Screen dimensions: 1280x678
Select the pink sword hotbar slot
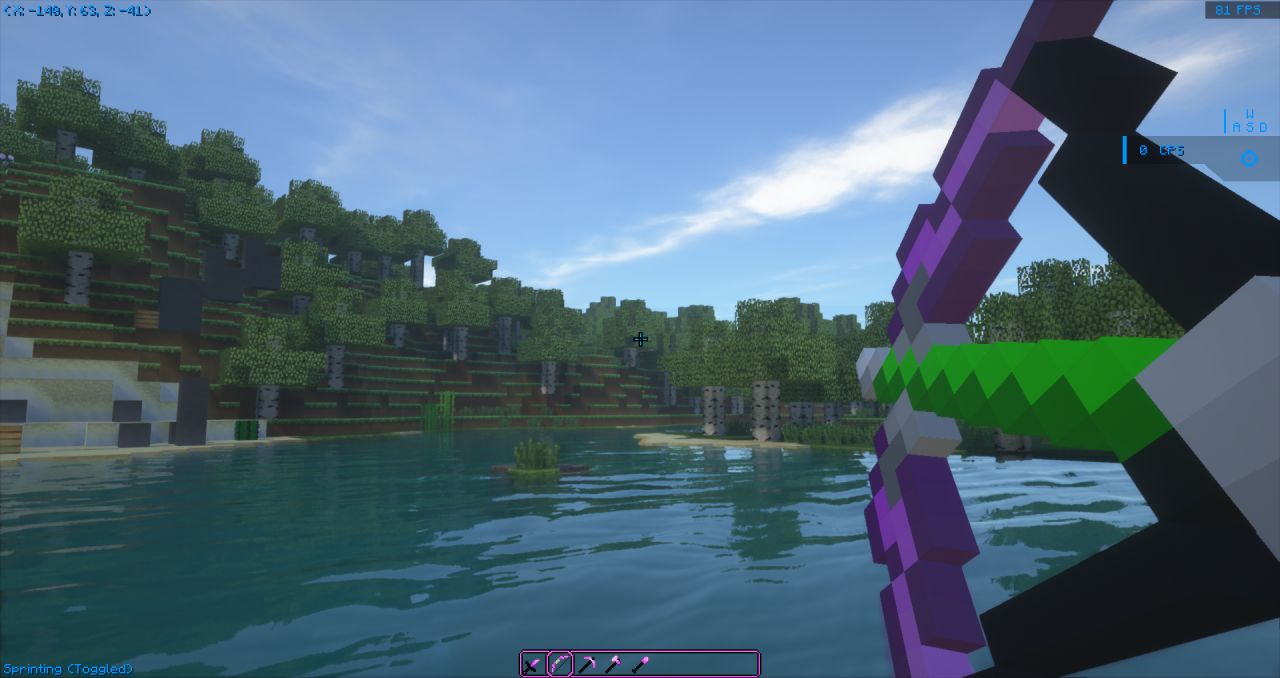tap(533, 664)
